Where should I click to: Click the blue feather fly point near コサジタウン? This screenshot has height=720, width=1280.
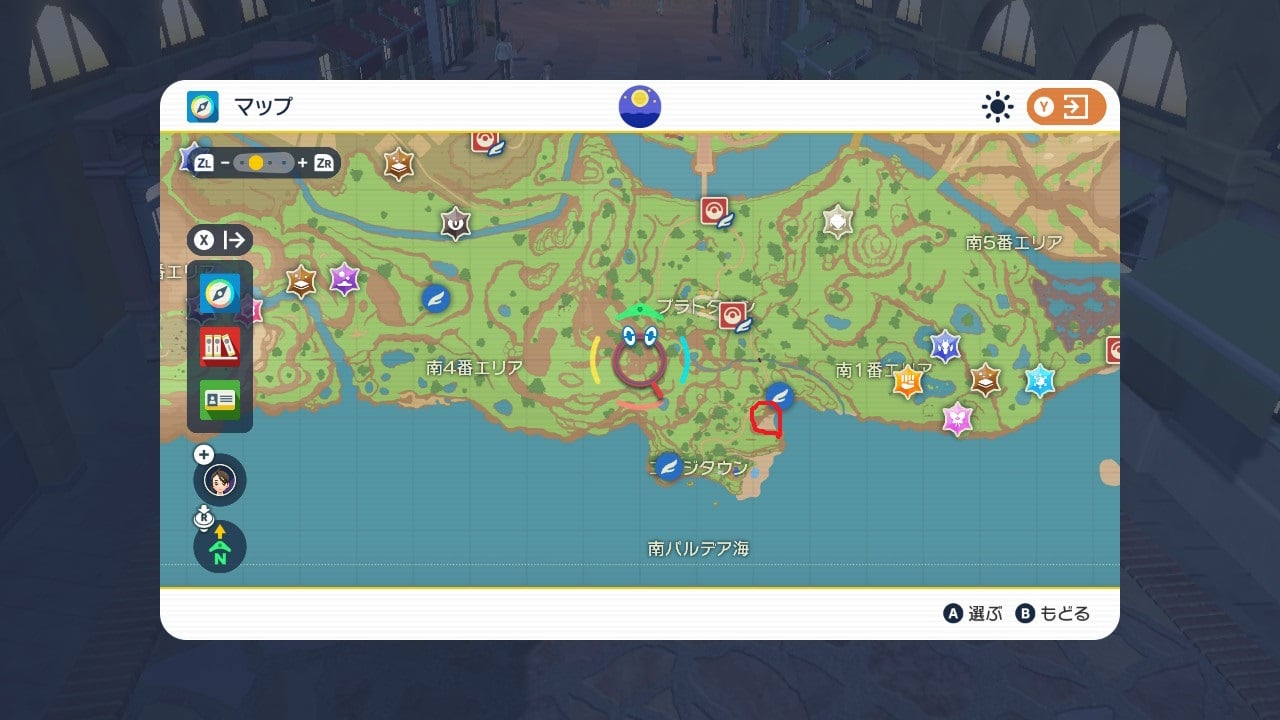click(668, 466)
